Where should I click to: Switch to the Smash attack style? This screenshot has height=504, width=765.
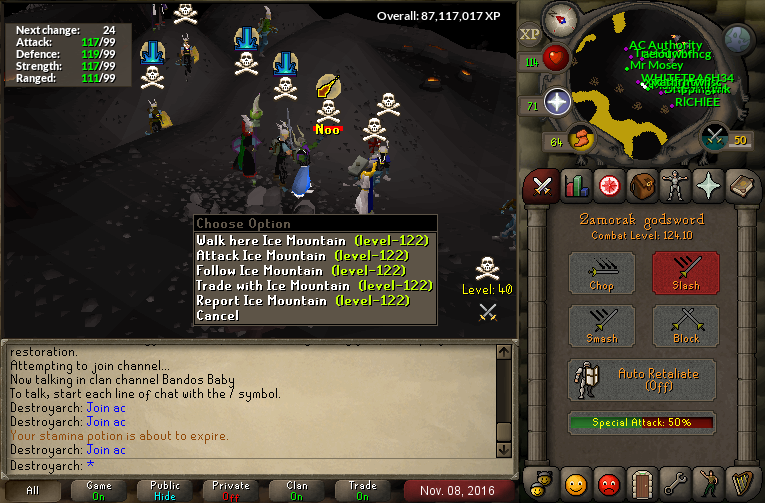click(602, 325)
